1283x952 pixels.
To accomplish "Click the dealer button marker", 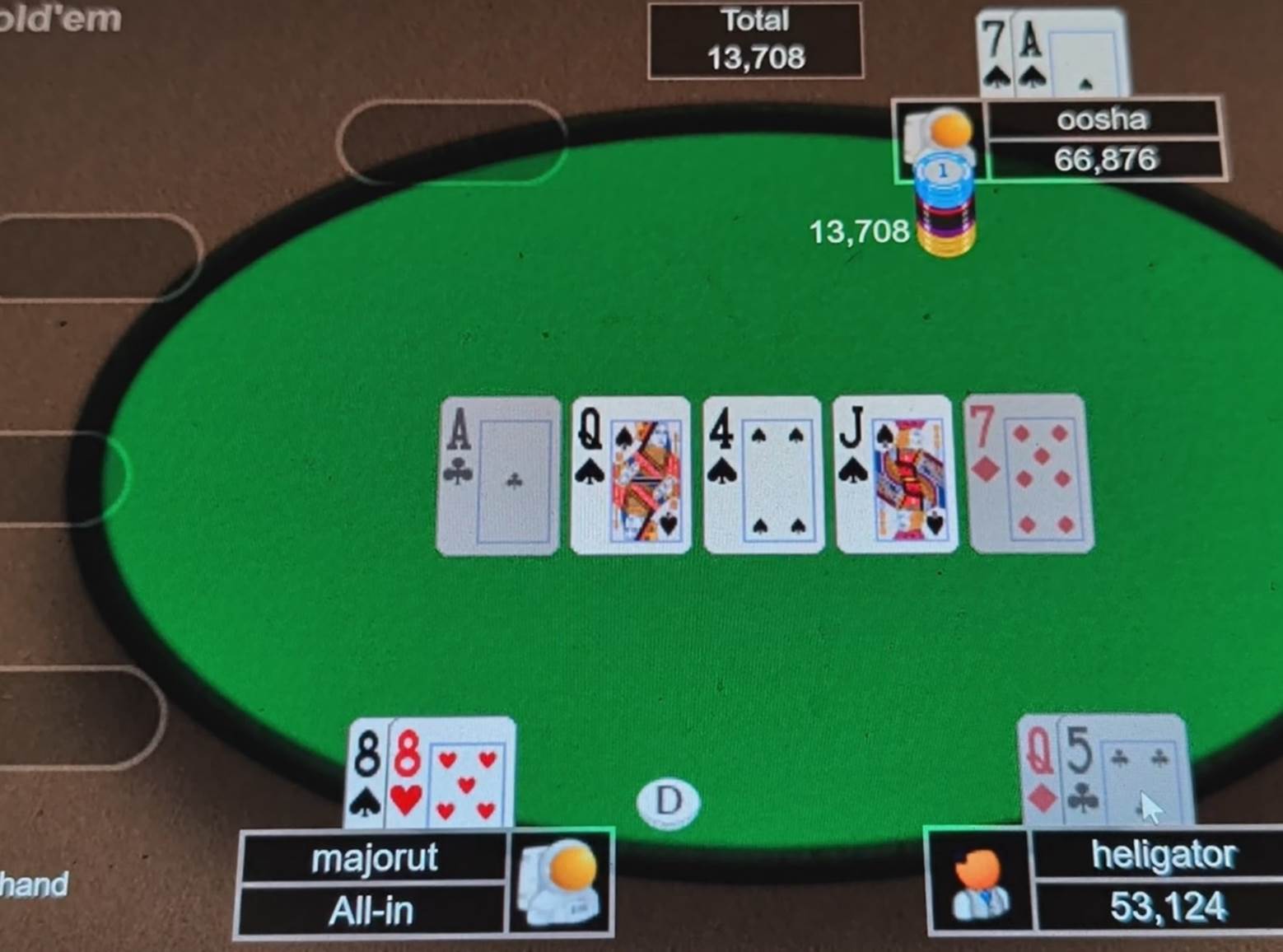I will tap(667, 802).
